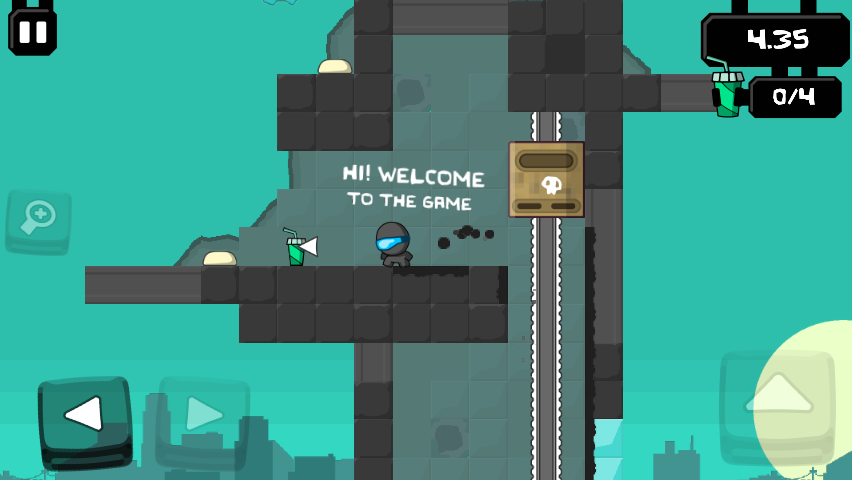This screenshot has height=480, width=852.
Task: Move right with the right arrow button
Action: [x=203, y=412]
